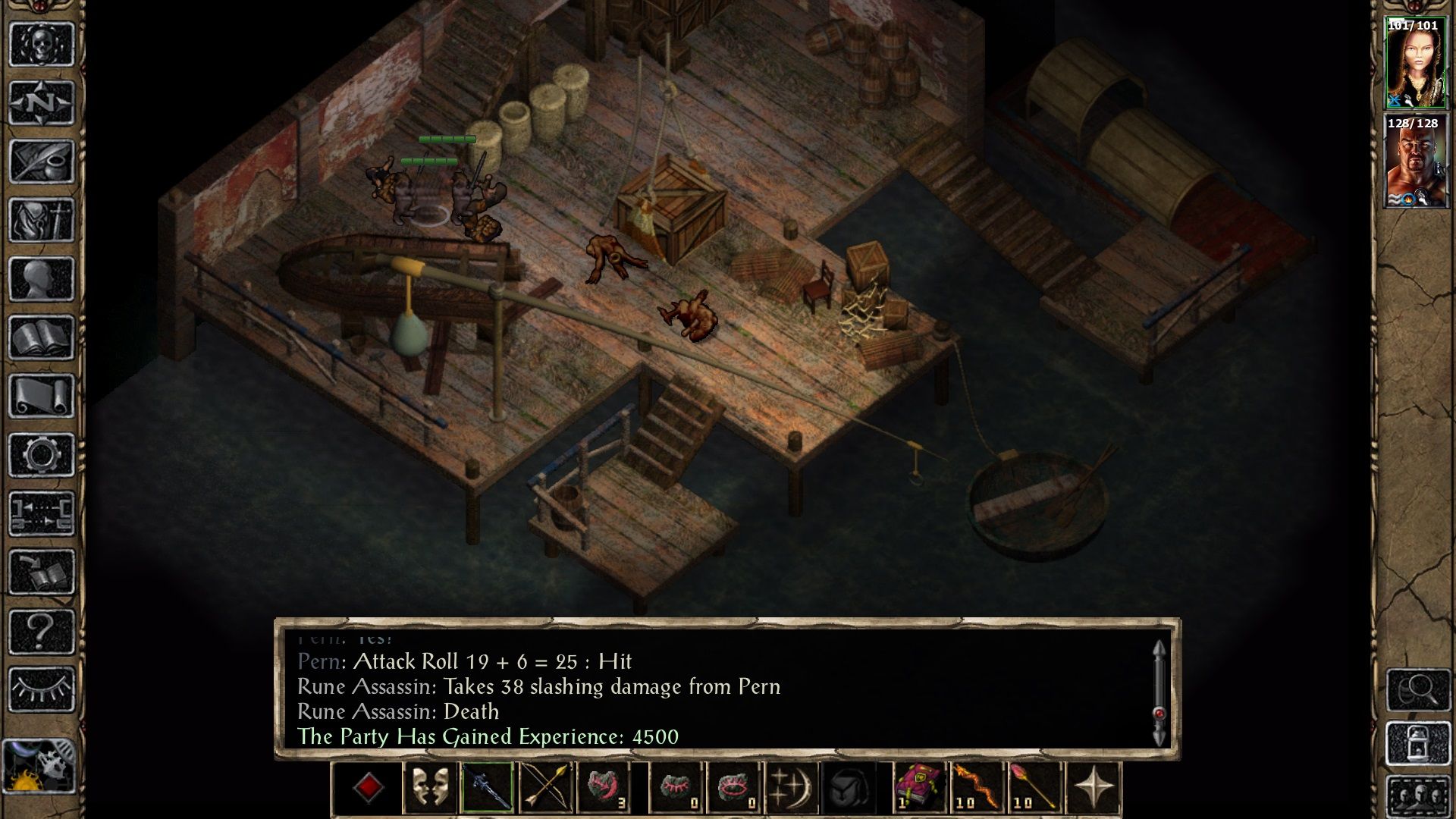This screenshot has height=819, width=1456.
Task: Show the character record silhouette button
Action: tap(42, 278)
